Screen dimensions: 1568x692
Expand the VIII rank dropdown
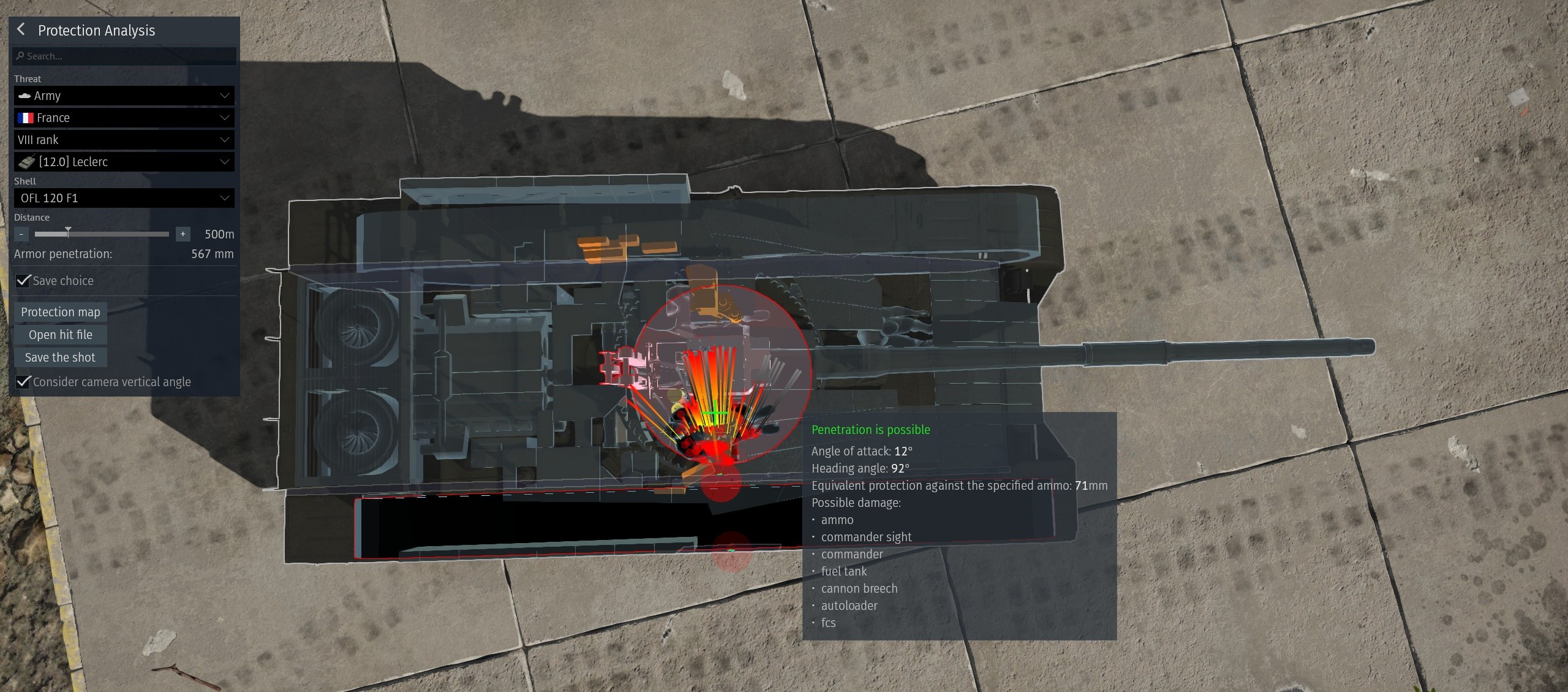124,140
